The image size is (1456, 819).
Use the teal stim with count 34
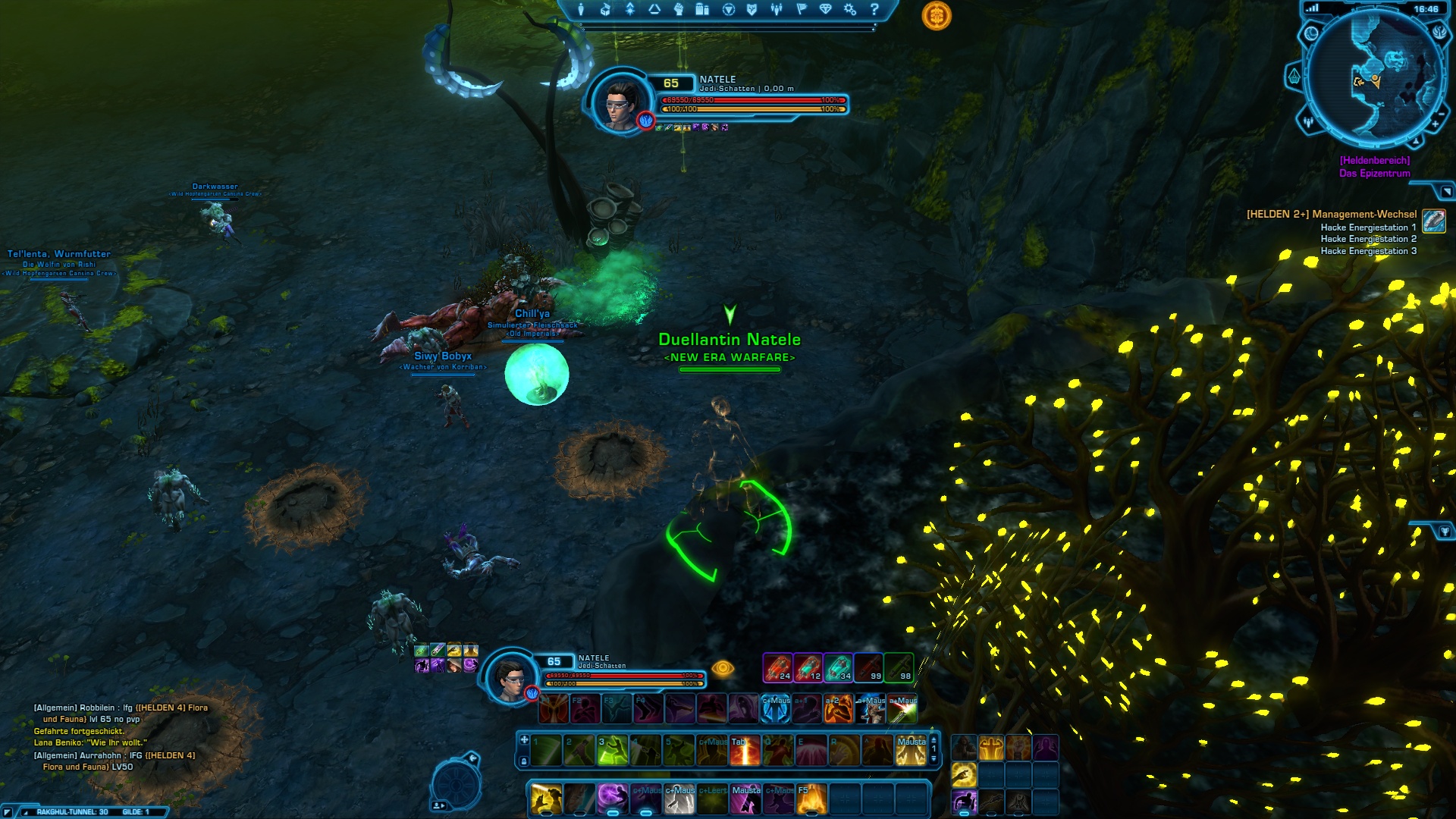coord(838,667)
